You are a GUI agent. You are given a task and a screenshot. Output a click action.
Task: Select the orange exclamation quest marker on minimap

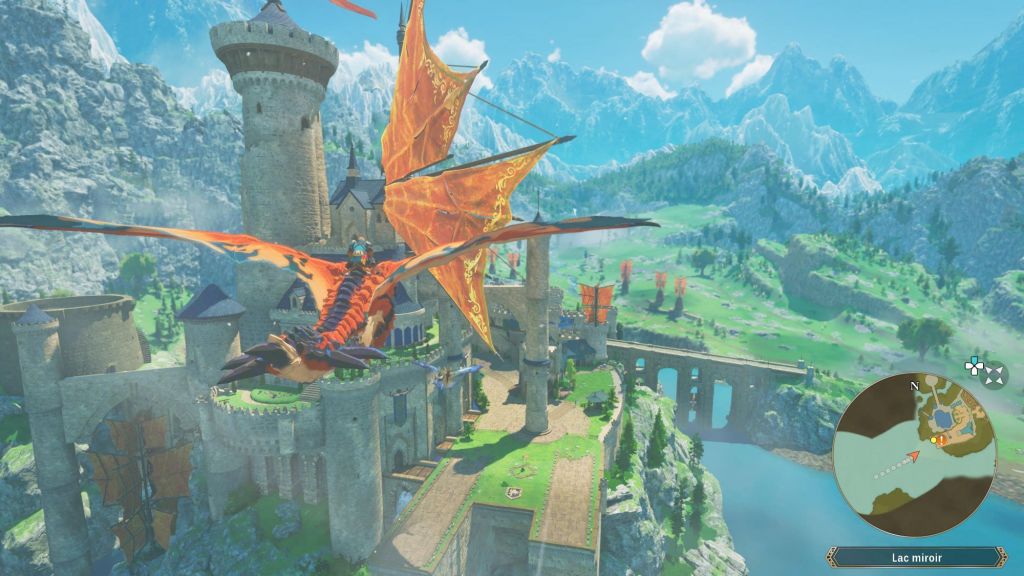(x=942, y=438)
